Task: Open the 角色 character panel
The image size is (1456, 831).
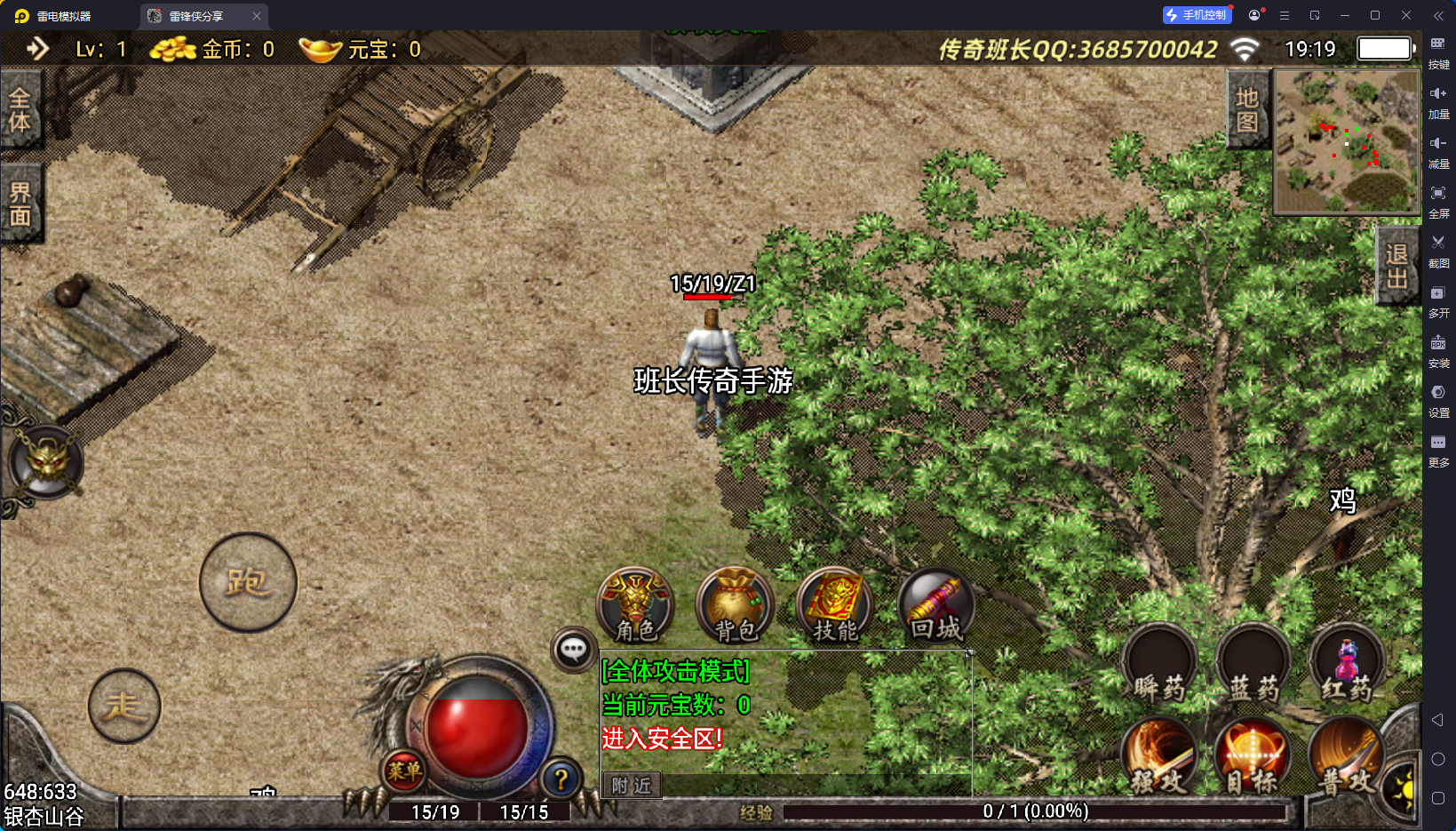Action: [635, 606]
